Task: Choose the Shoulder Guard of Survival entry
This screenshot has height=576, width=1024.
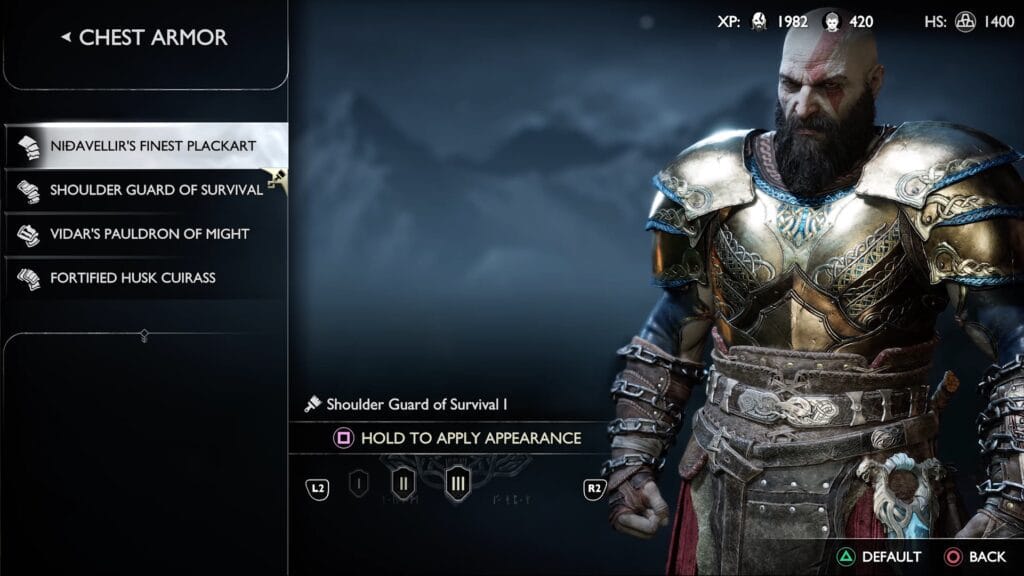Action: 145,190
